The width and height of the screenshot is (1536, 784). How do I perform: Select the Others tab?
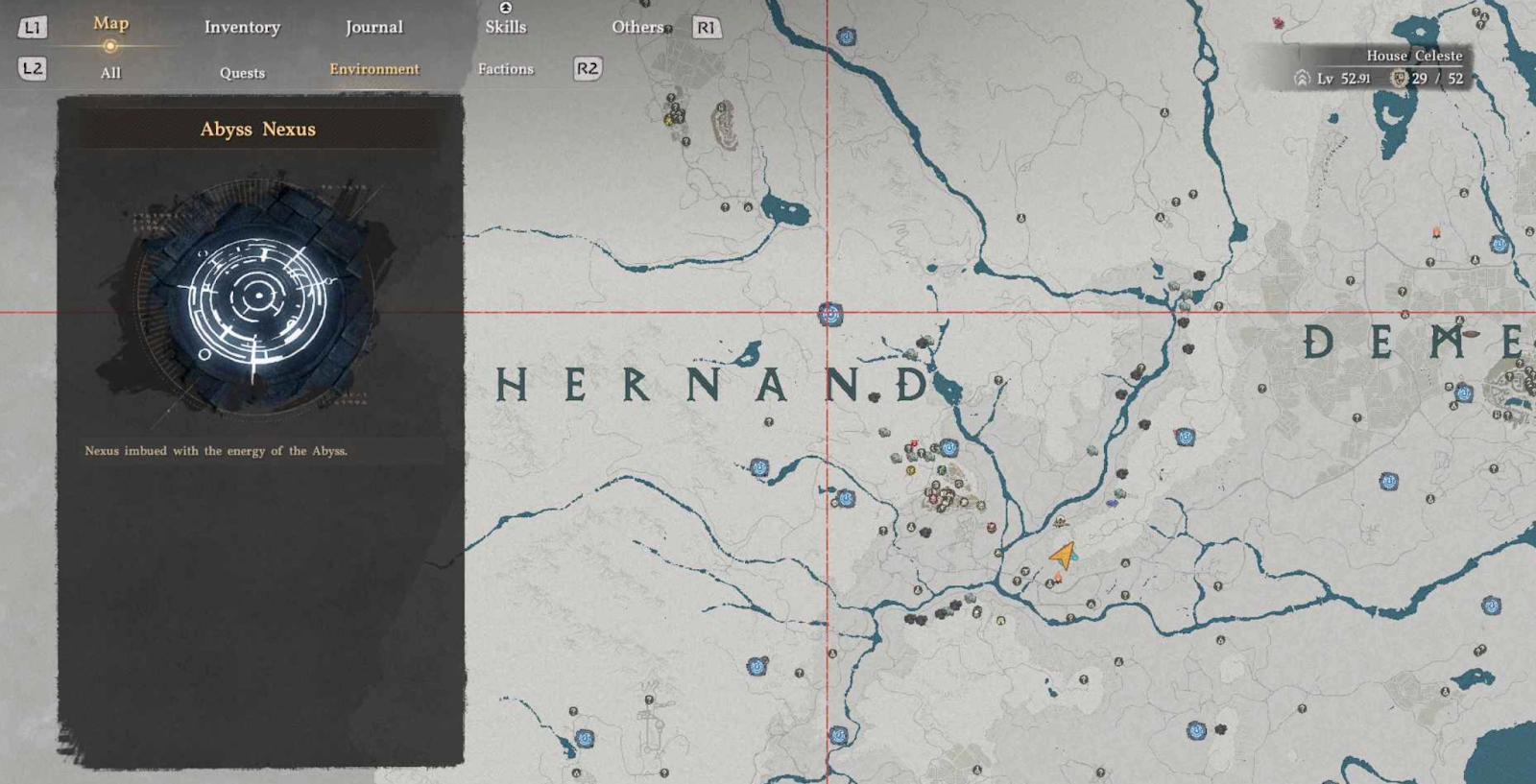point(637,28)
